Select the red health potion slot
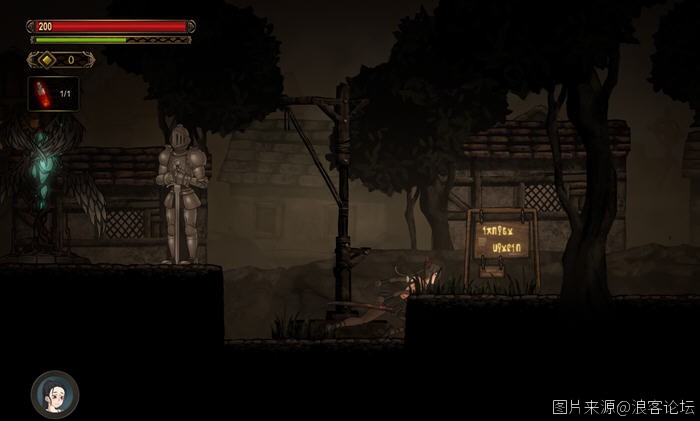Viewport: 700px width, 421px height. (53, 94)
